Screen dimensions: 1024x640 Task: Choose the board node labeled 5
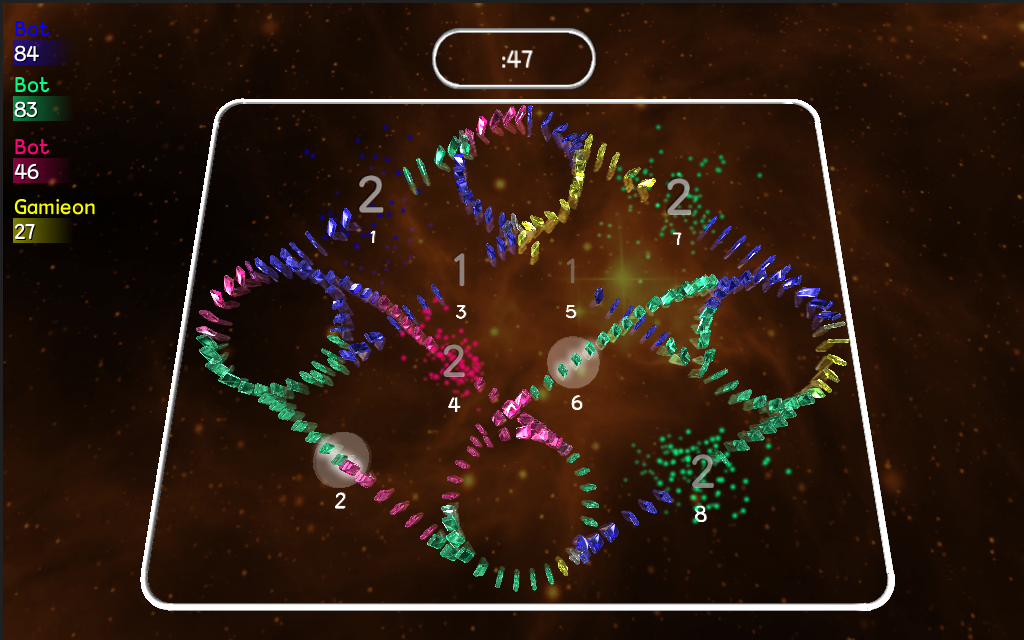[571, 271]
